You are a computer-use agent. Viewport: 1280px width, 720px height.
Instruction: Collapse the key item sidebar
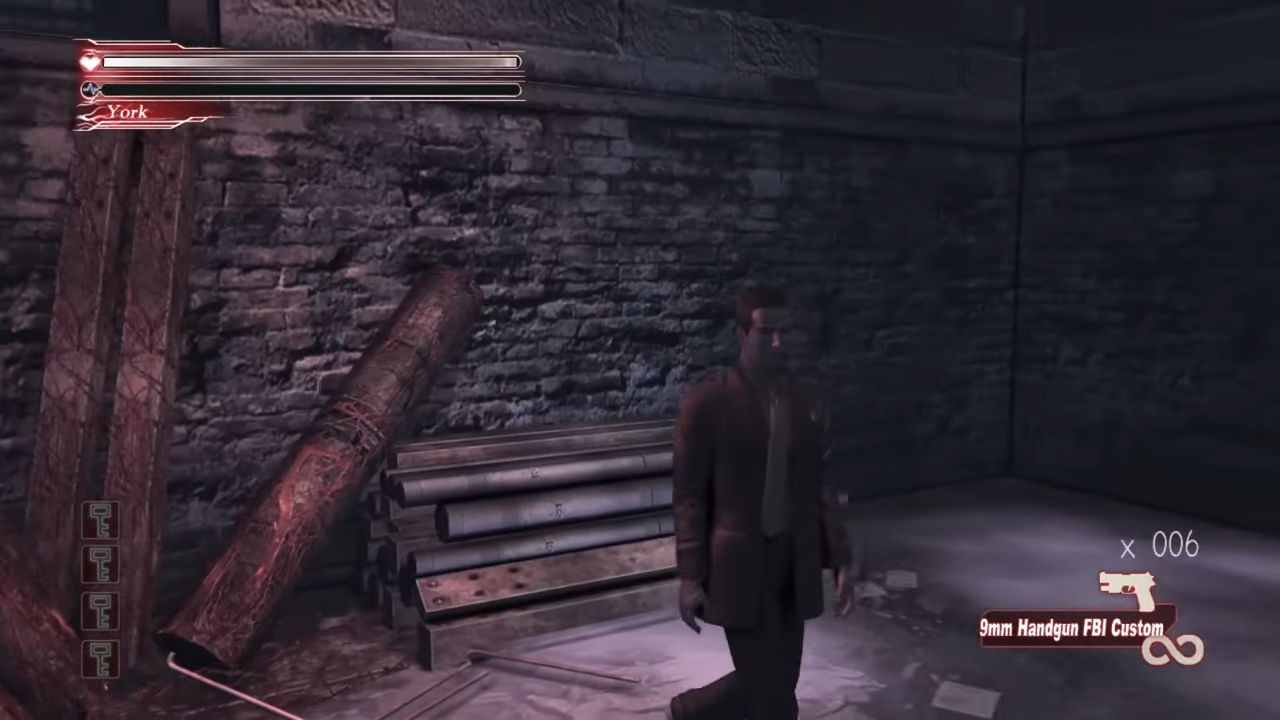pyautogui.click(x=100, y=590)
